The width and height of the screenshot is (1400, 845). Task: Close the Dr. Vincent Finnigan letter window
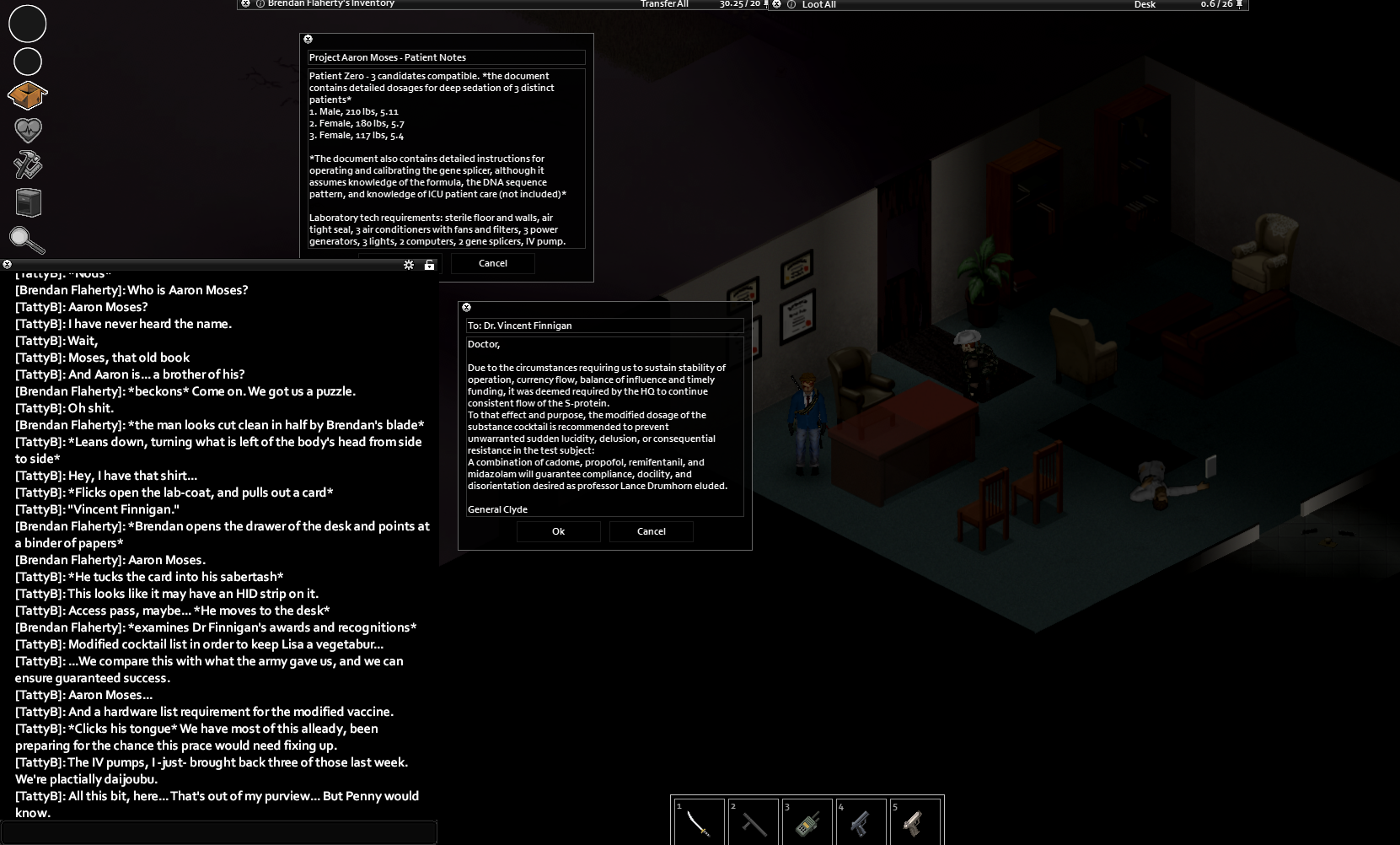point(467,308)
